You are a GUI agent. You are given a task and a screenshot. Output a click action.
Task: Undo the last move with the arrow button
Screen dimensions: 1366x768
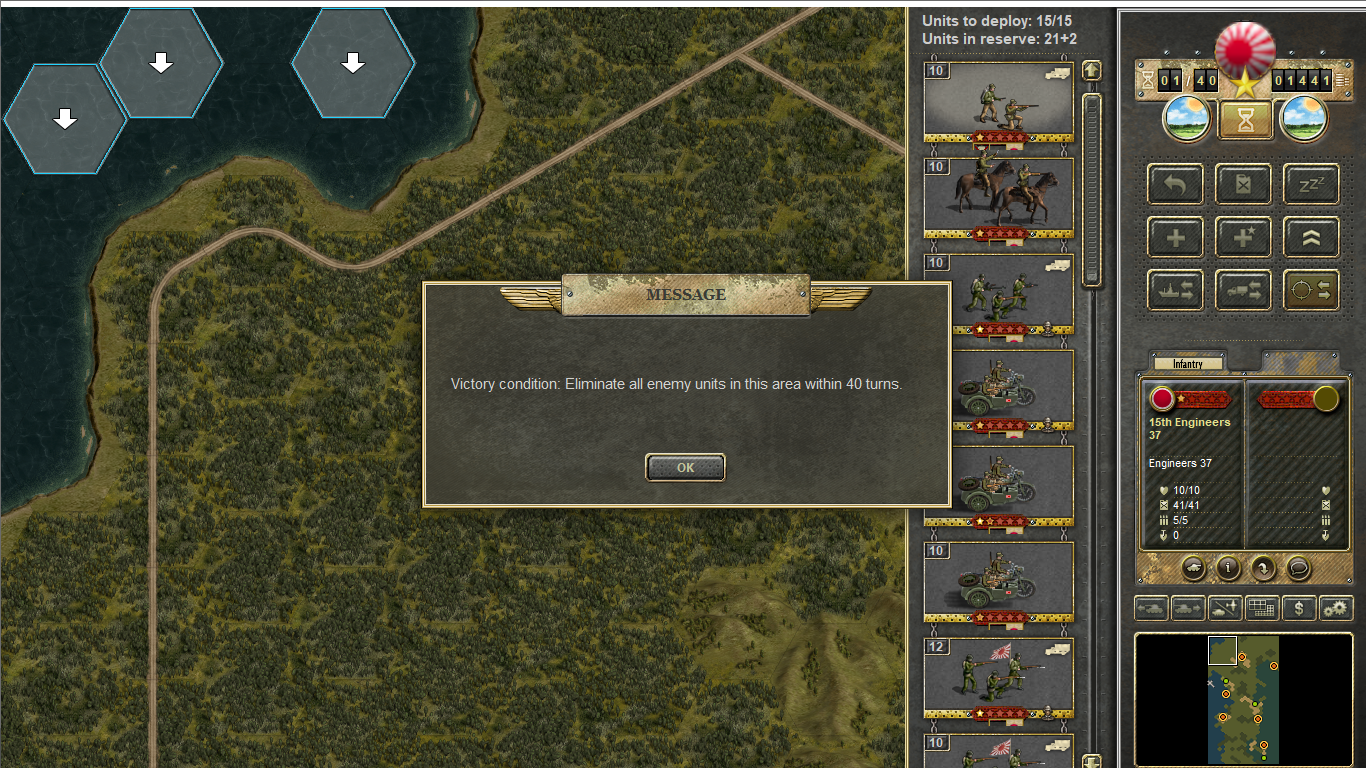pyautogui.click(x=1175, y=184)
